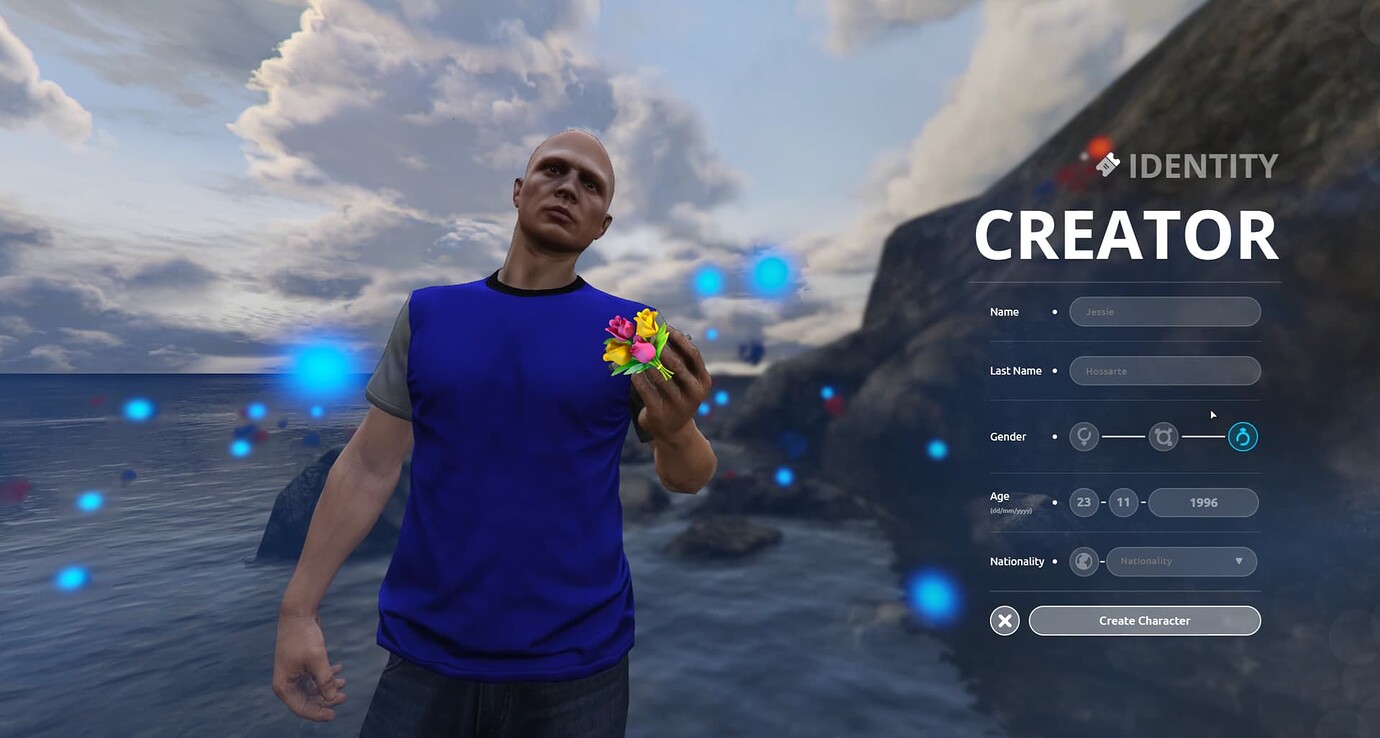This screenshot has width=1380, height=738.
Task: Click the Nationality dropdown arrow triangle
Action: pos(1240,561)
